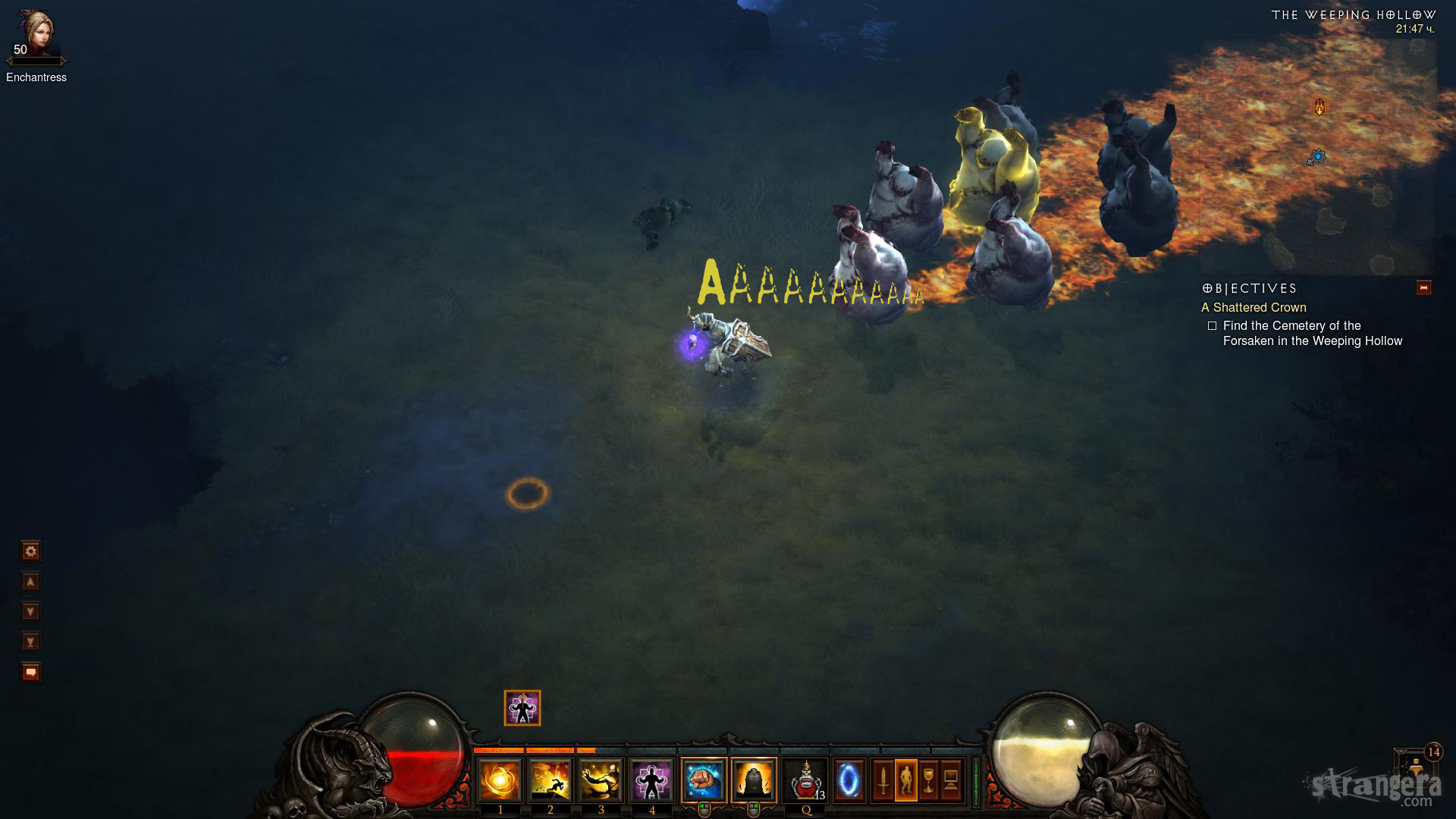This screenshot has height=819, width=1456.
Task: Cast the purple mantra skill in slot 4
Action: (x=651, y=780)
